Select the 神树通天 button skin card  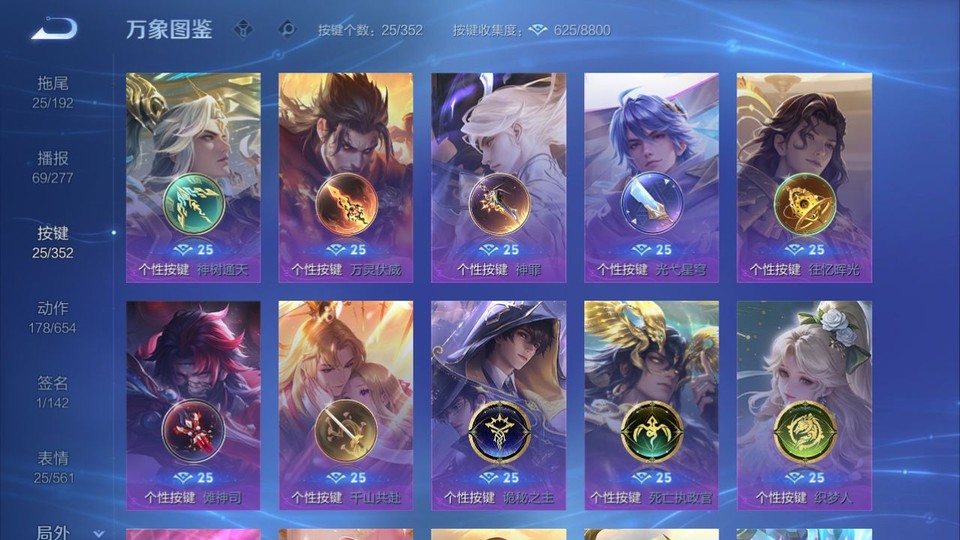[x=193, y=177]
